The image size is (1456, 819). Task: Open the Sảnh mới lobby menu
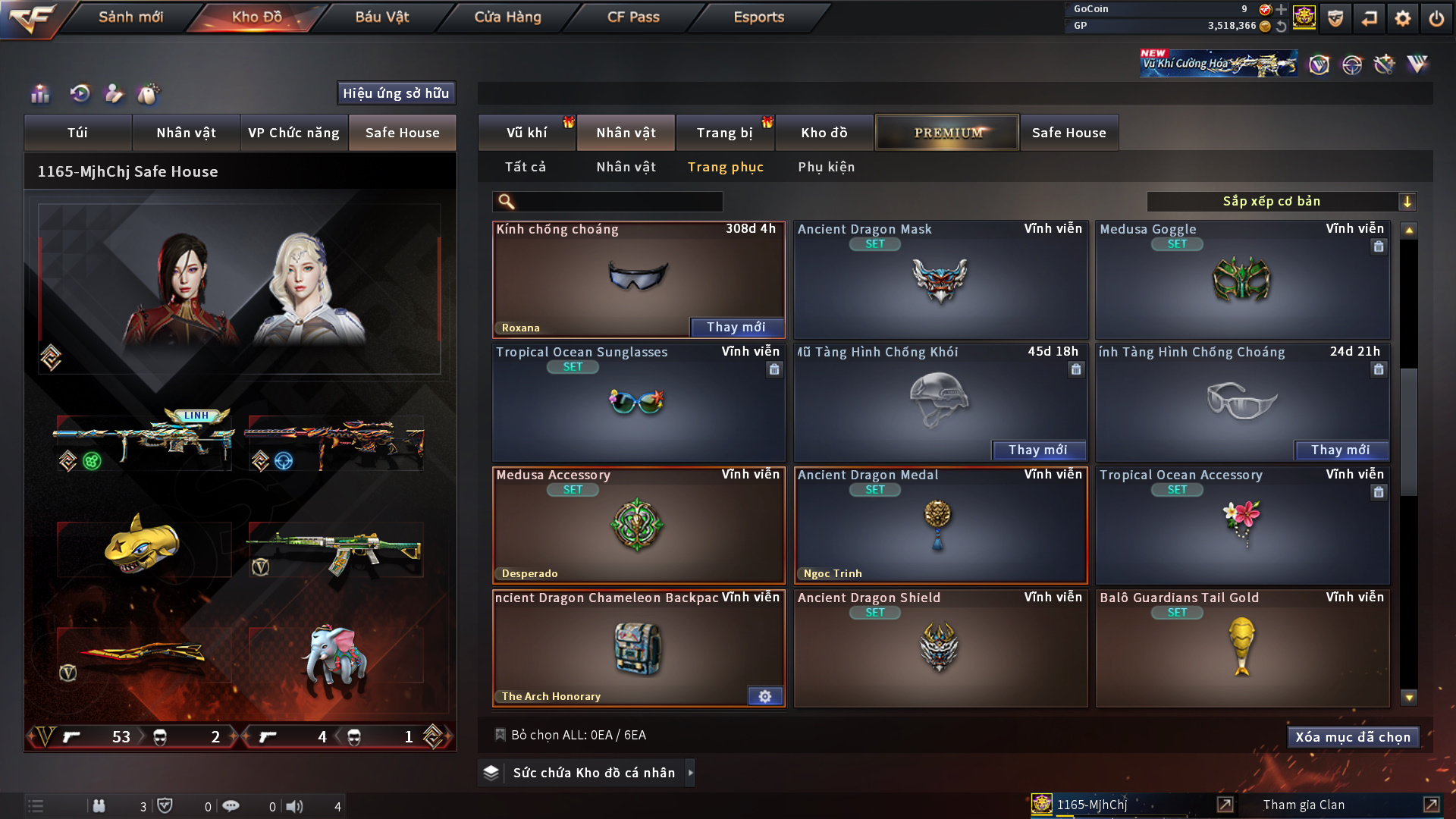tap(130, 17)
